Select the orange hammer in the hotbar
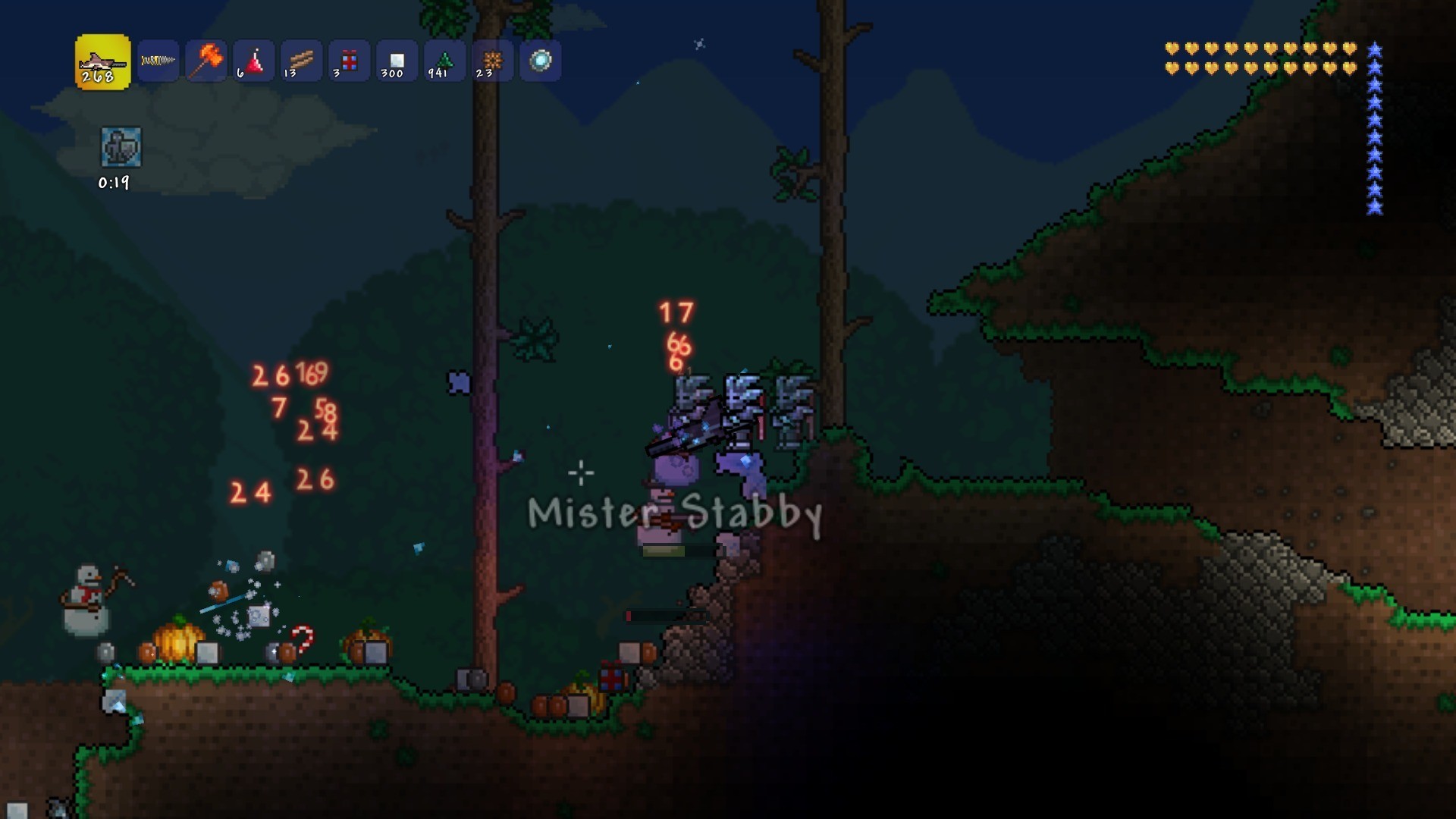 click(x=205, y=61)
